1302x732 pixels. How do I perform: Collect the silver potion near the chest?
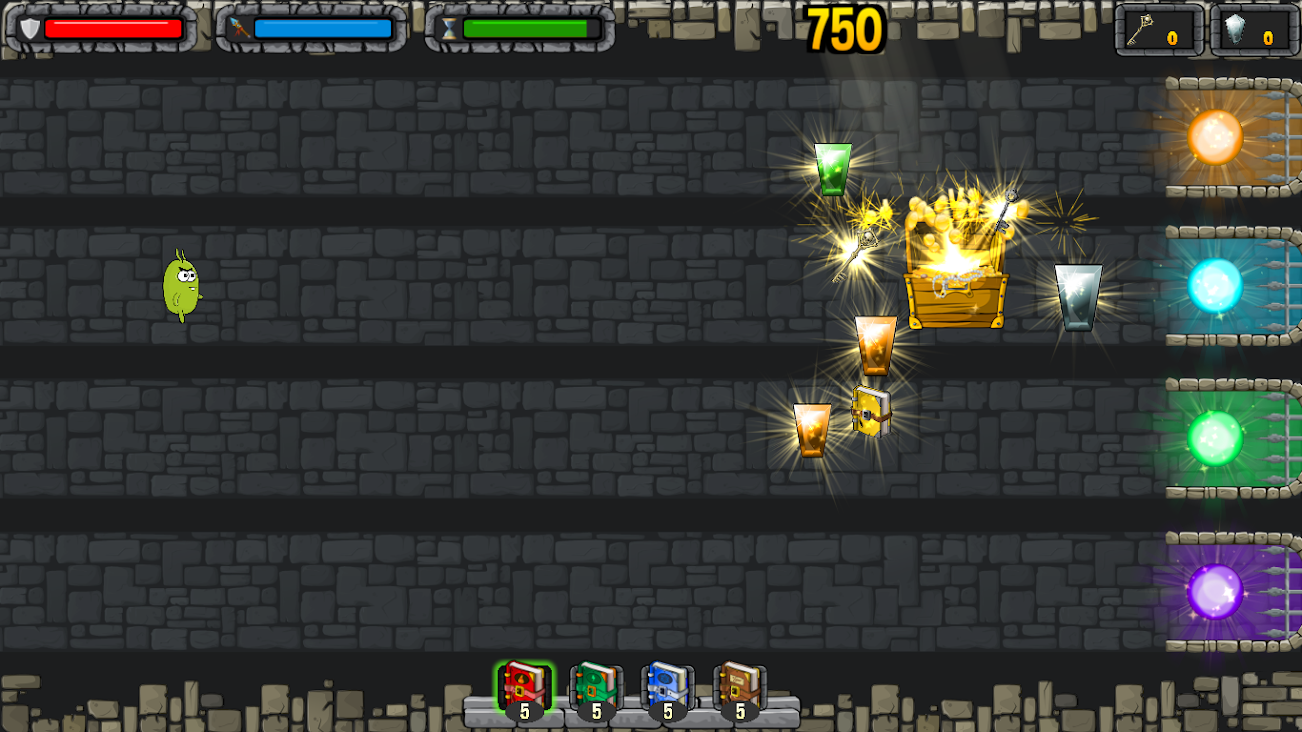1078,295
